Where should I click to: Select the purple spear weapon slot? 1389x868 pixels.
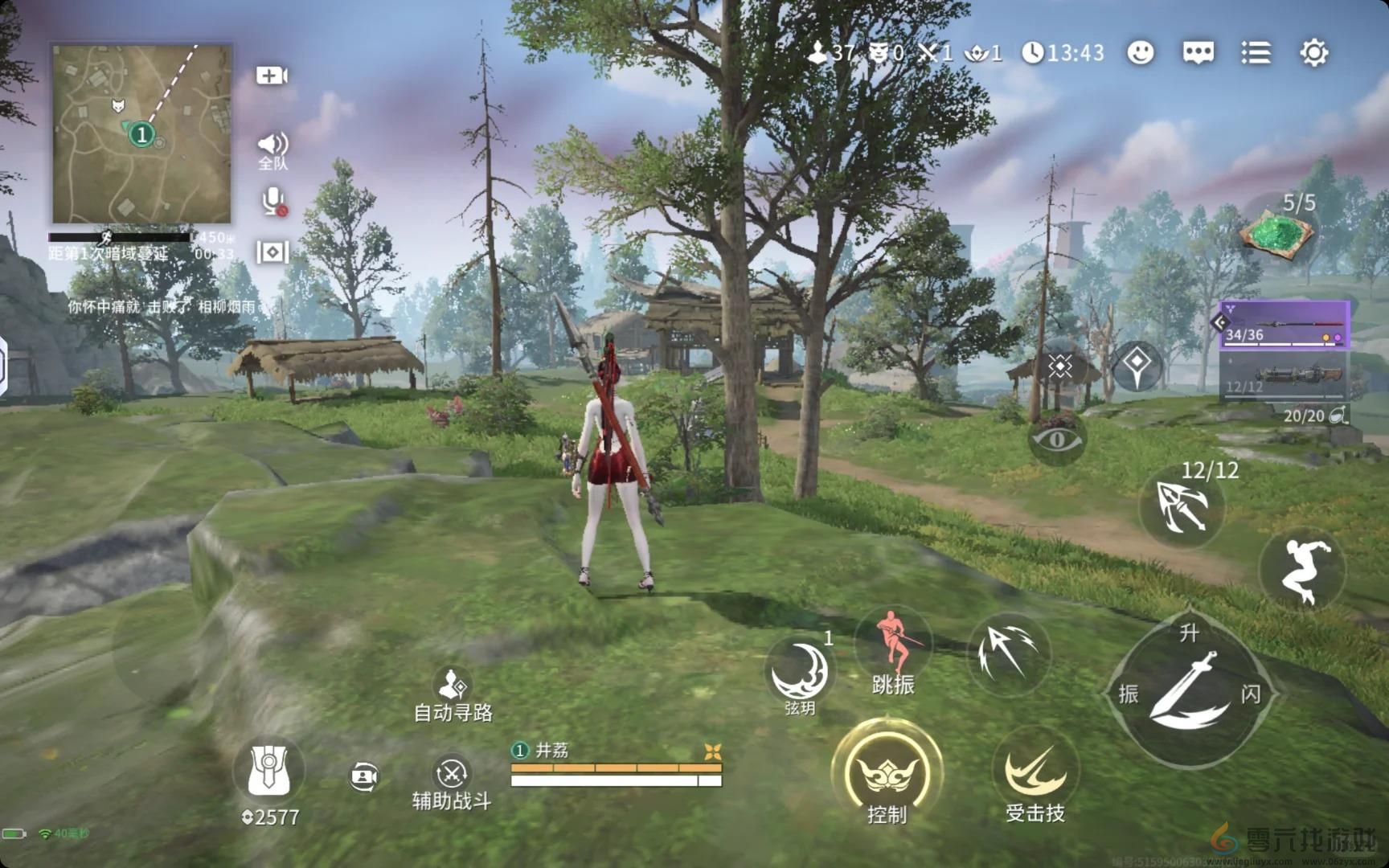[1284, 324]
